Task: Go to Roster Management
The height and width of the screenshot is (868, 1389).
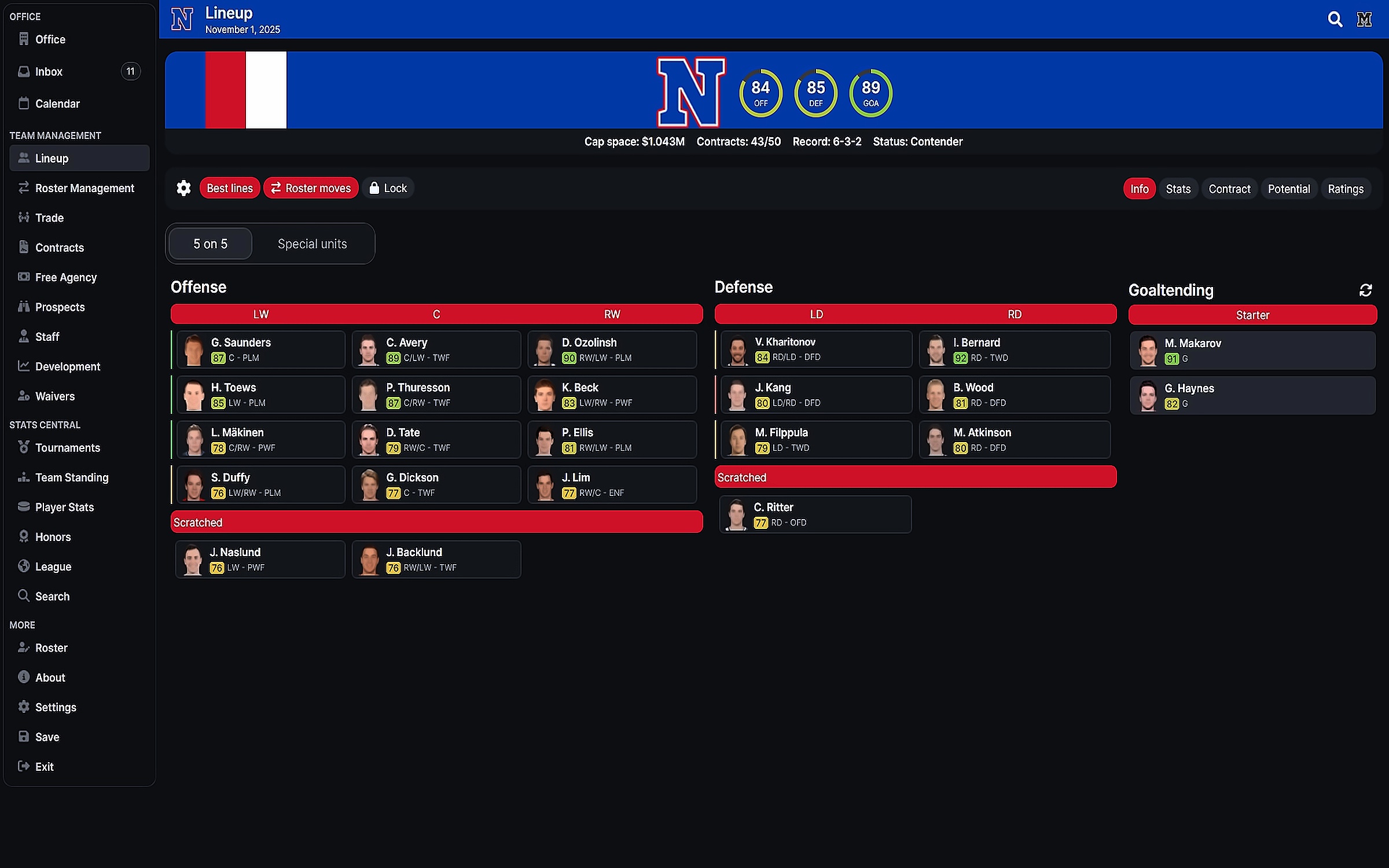Action: (x=84, y=188)
